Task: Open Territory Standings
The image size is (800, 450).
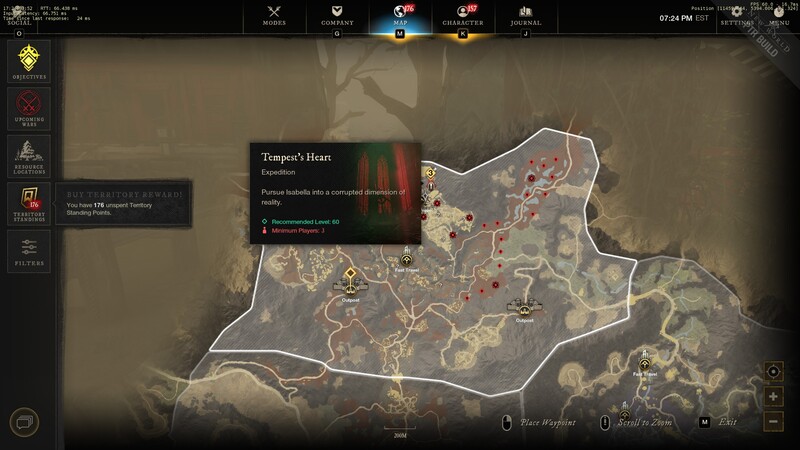Action: pos(29,203)
